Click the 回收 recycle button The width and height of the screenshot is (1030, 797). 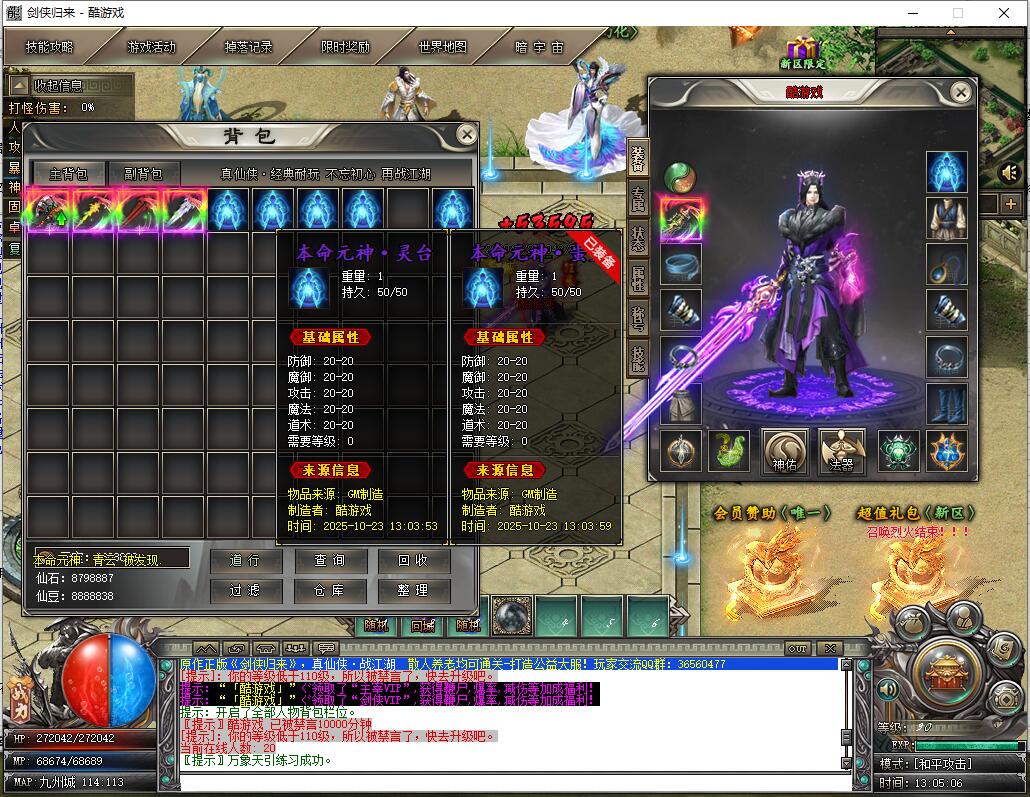tap(413, 561)
